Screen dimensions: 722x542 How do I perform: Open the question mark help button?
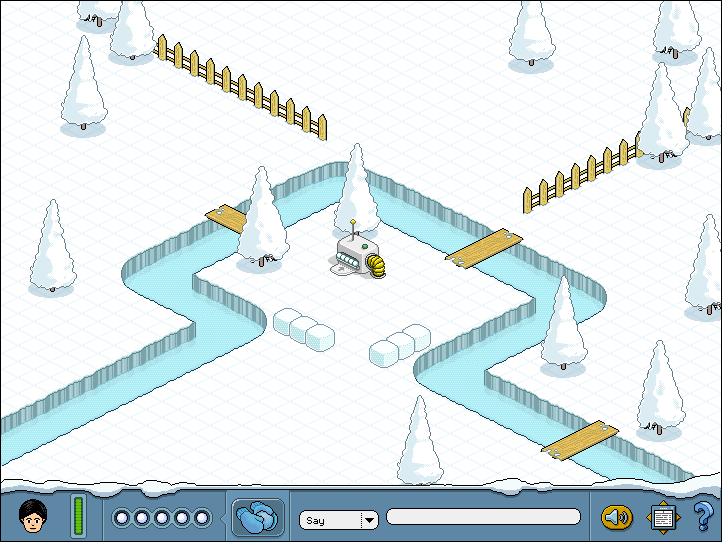pyautogui.click(x=702, y=517)
